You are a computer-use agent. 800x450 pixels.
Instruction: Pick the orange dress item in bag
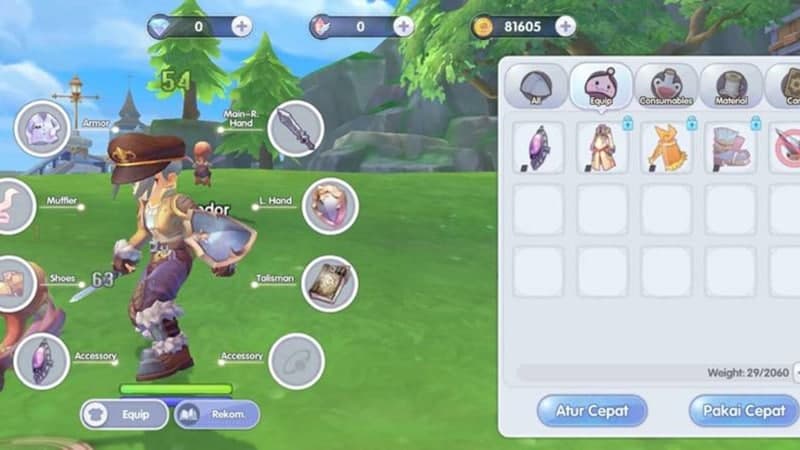click(666, 147)
